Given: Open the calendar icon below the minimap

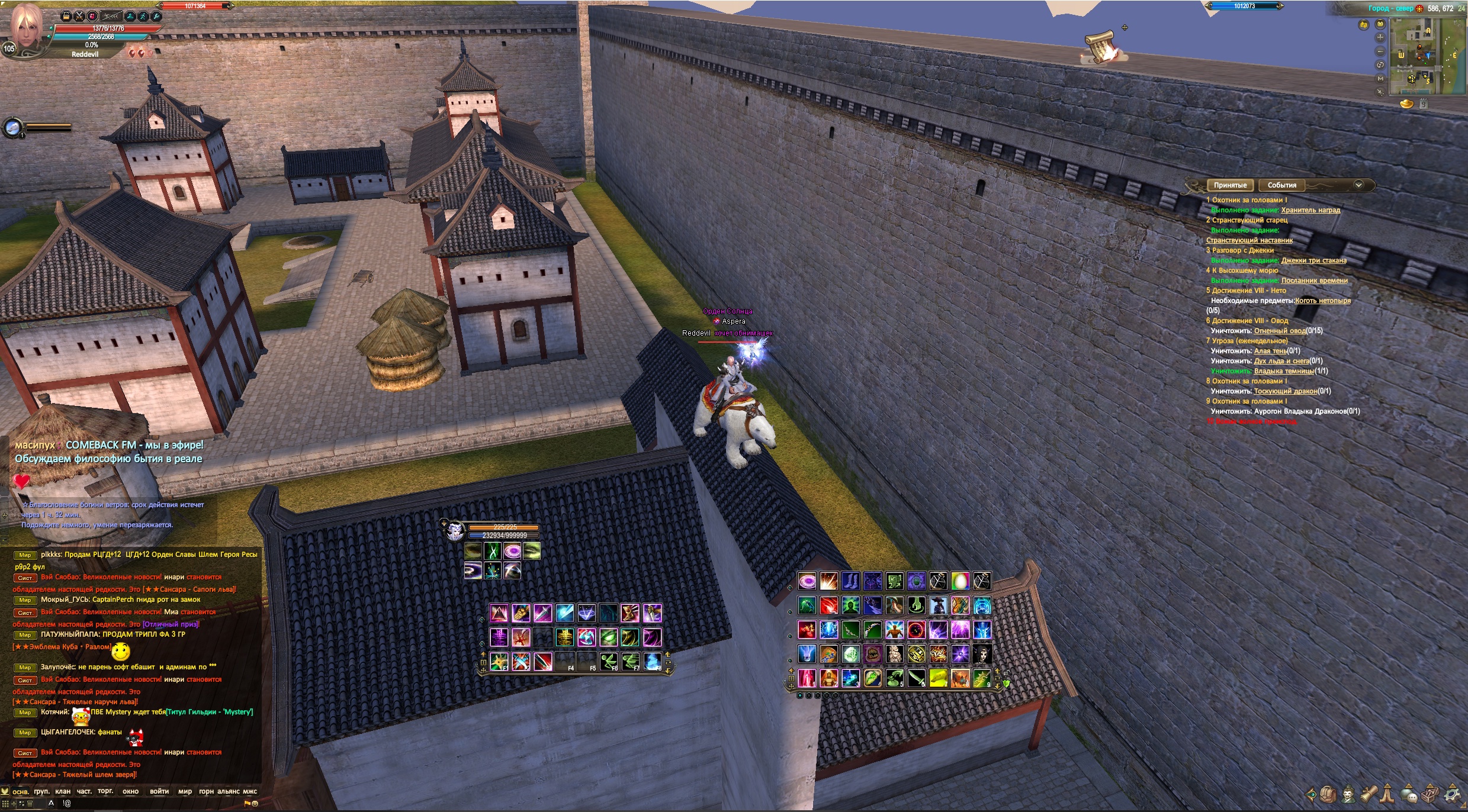Looking at the screenshot, I should coord(1424,104).
